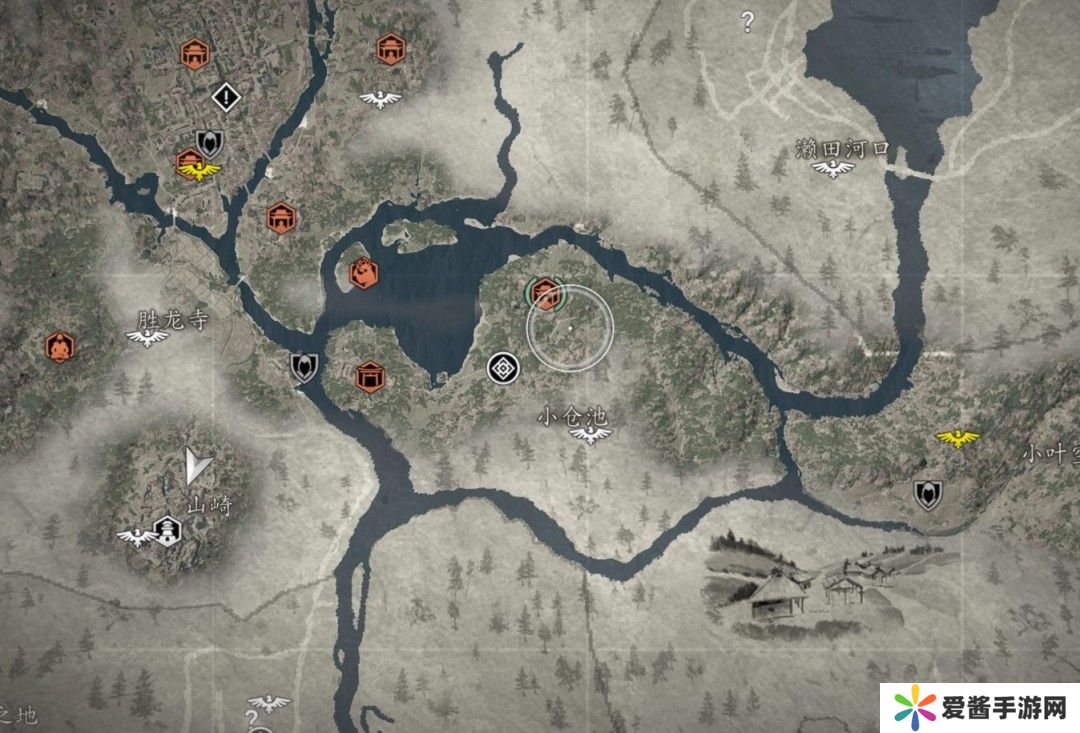Select the white circular diamond-pattern marker

point(502,368)
